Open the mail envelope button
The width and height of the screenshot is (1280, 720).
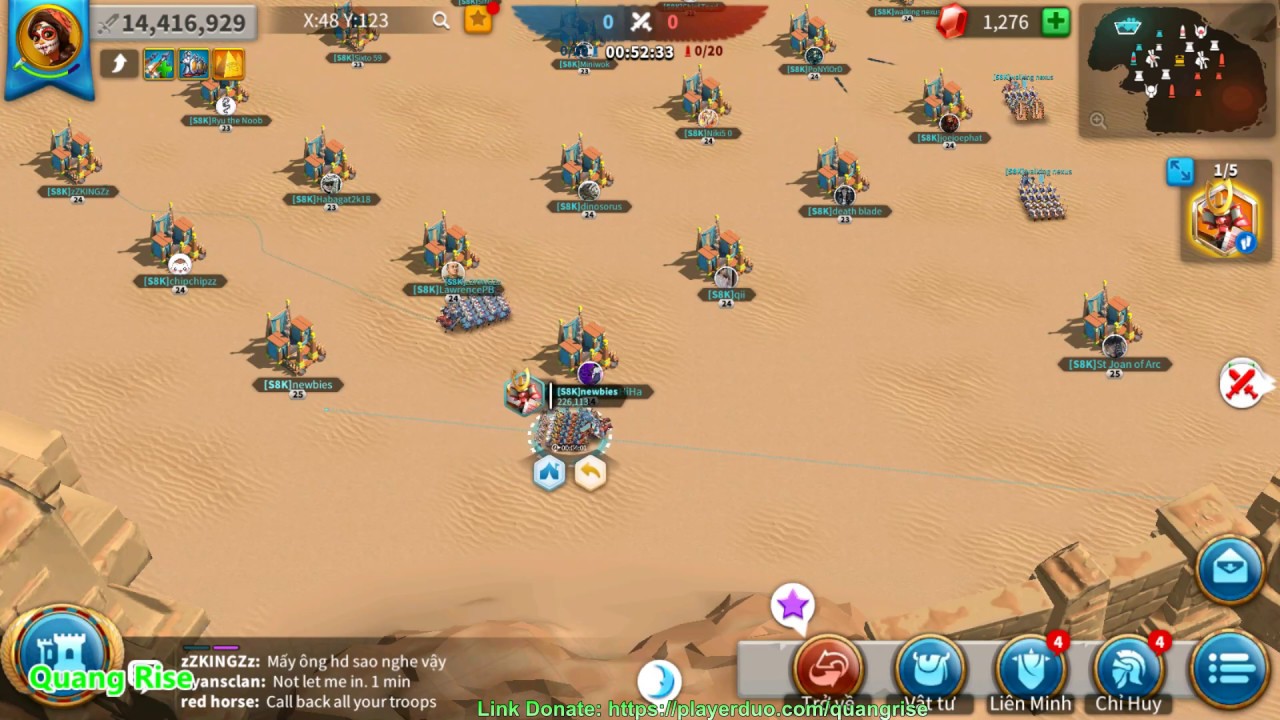pyautogui.click(x=1230, y=570)
